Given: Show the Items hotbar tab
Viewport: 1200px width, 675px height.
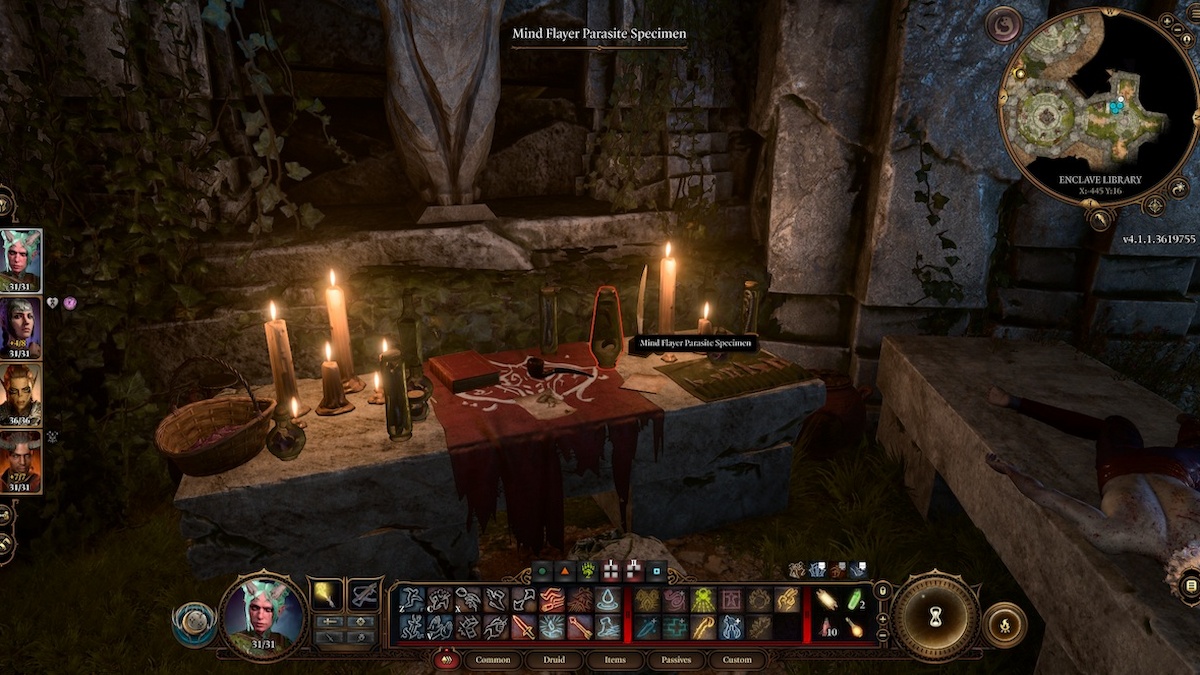Looking at the screenshot, I should [615, 660].
